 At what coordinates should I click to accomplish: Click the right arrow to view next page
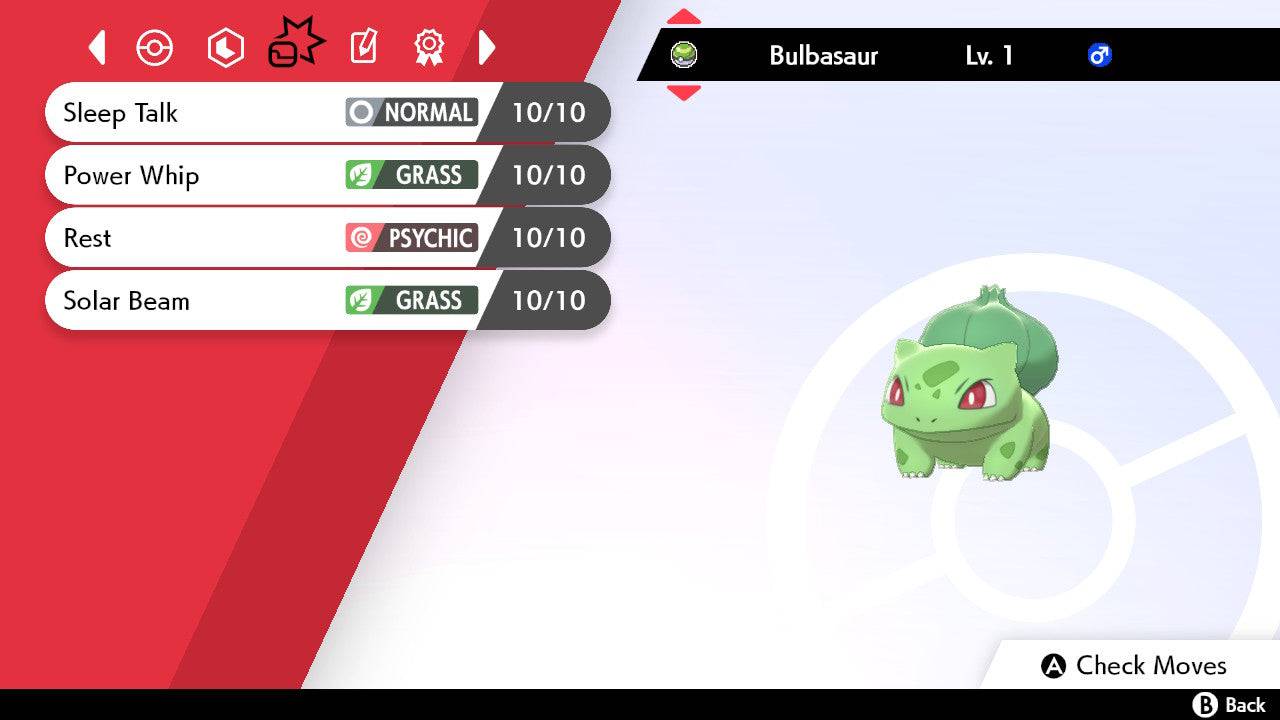pos(487,47)
